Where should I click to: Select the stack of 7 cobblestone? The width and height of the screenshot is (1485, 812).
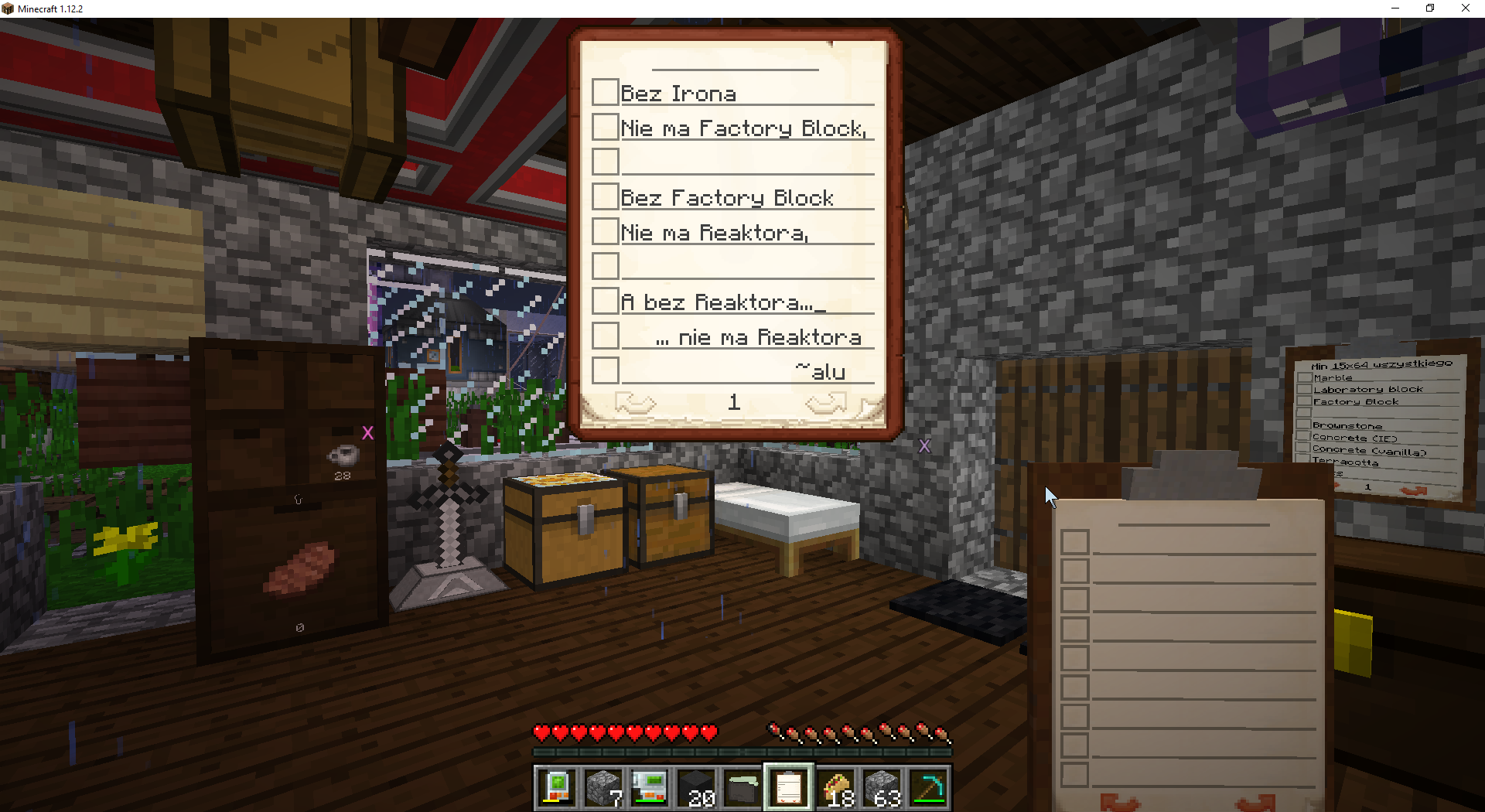pos(603,789)
